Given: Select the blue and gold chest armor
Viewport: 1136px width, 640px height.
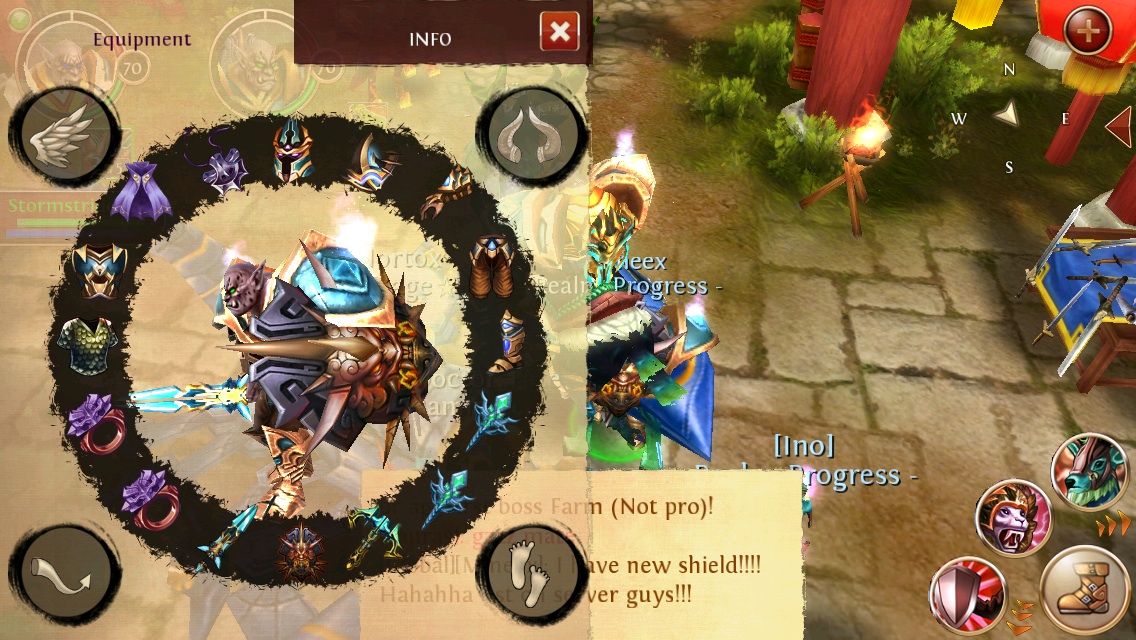Looking at the screenshot, I should 98,268.
